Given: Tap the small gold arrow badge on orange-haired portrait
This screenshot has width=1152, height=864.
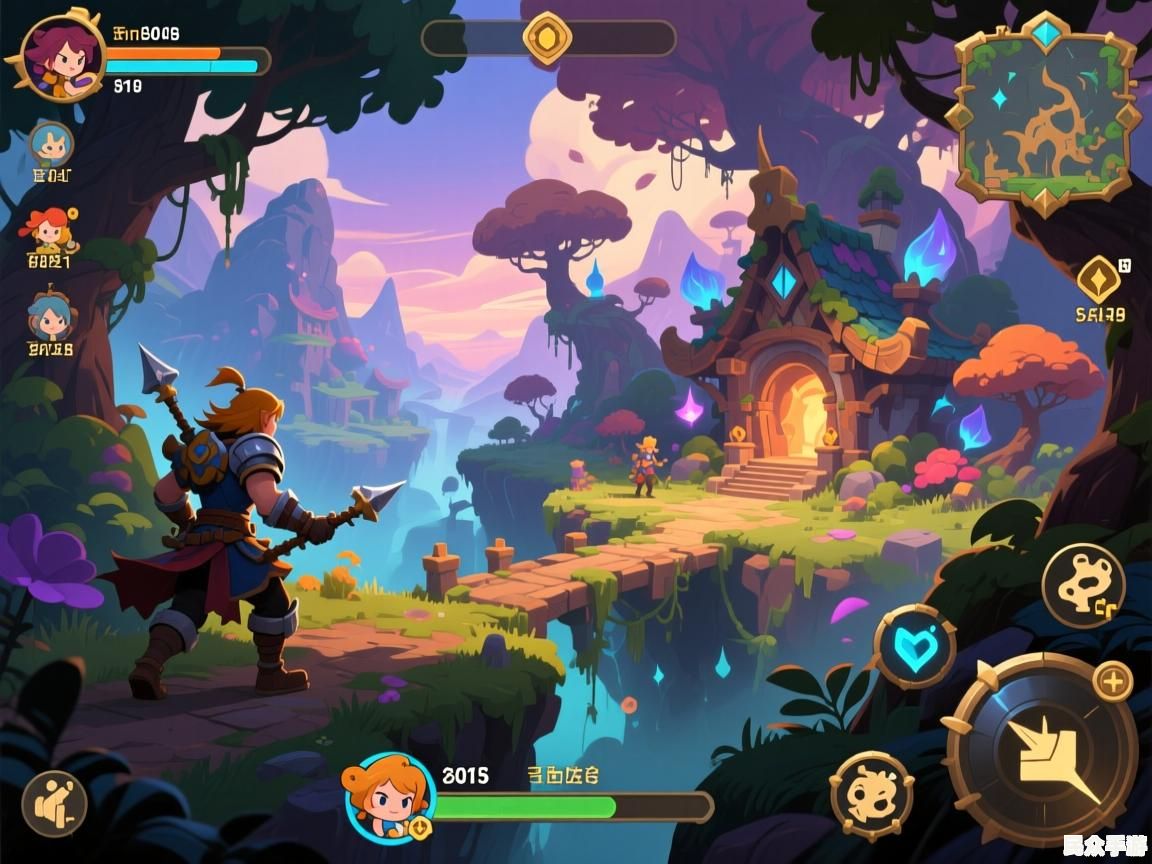Looking at the screenshot, I should pyautogui.click(x=419, y=827).
